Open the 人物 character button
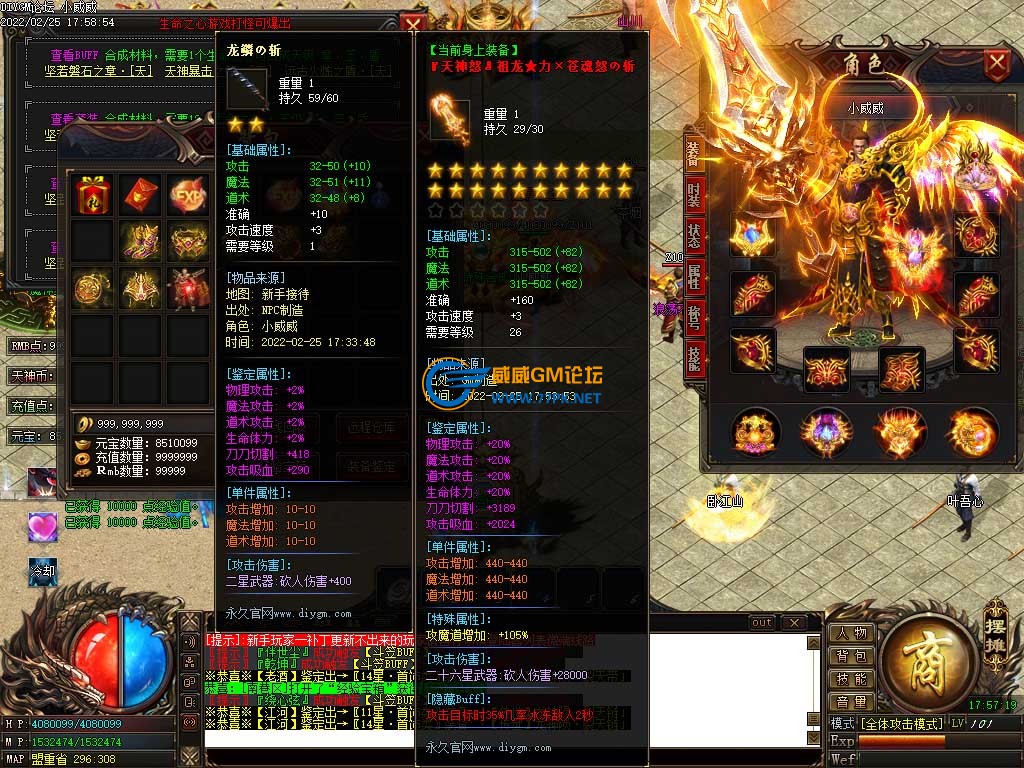The height and width of the screenshot is (768, 1024). point(851,634)
